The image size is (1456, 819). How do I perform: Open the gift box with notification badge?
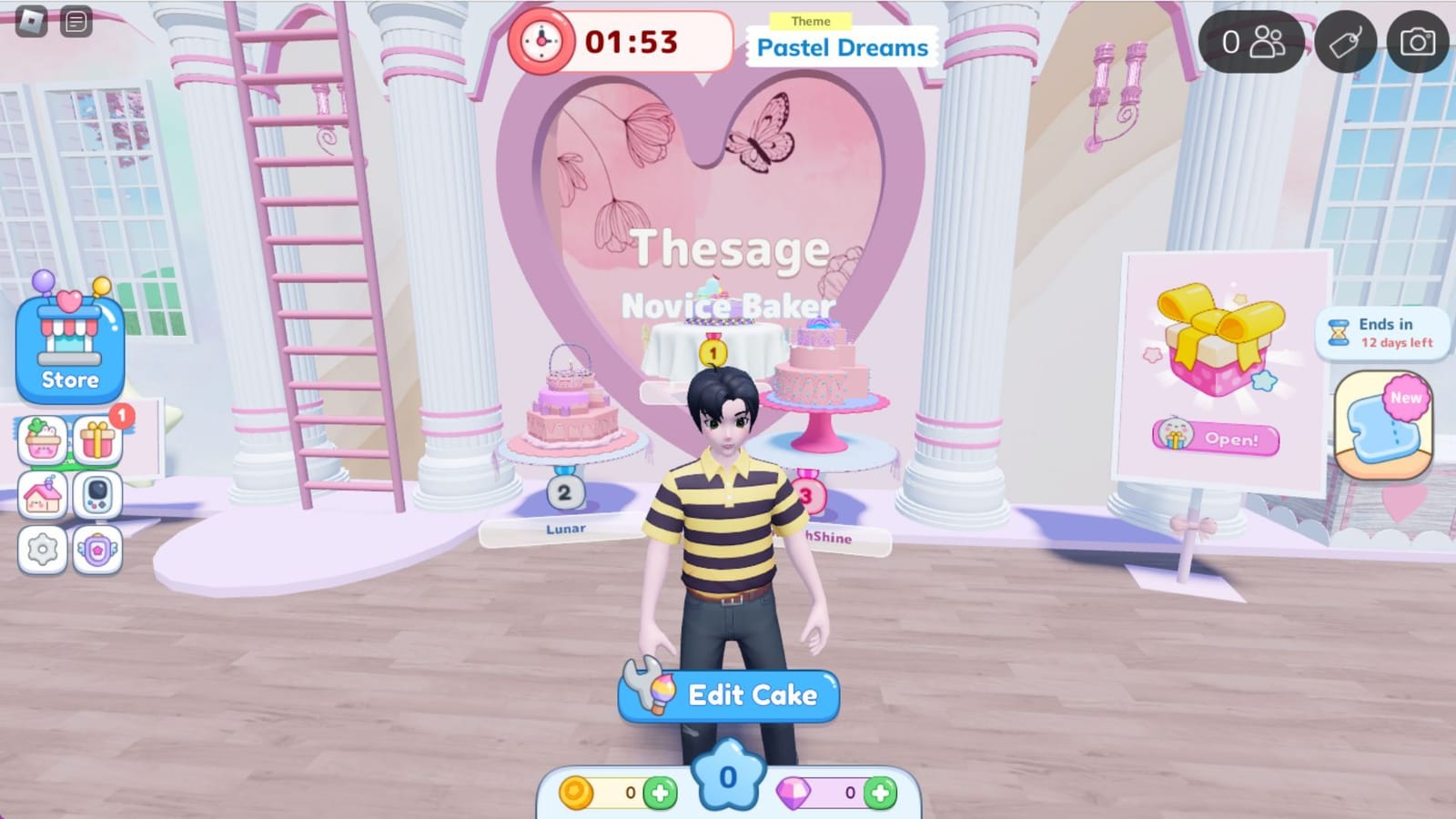click(98, 439)
